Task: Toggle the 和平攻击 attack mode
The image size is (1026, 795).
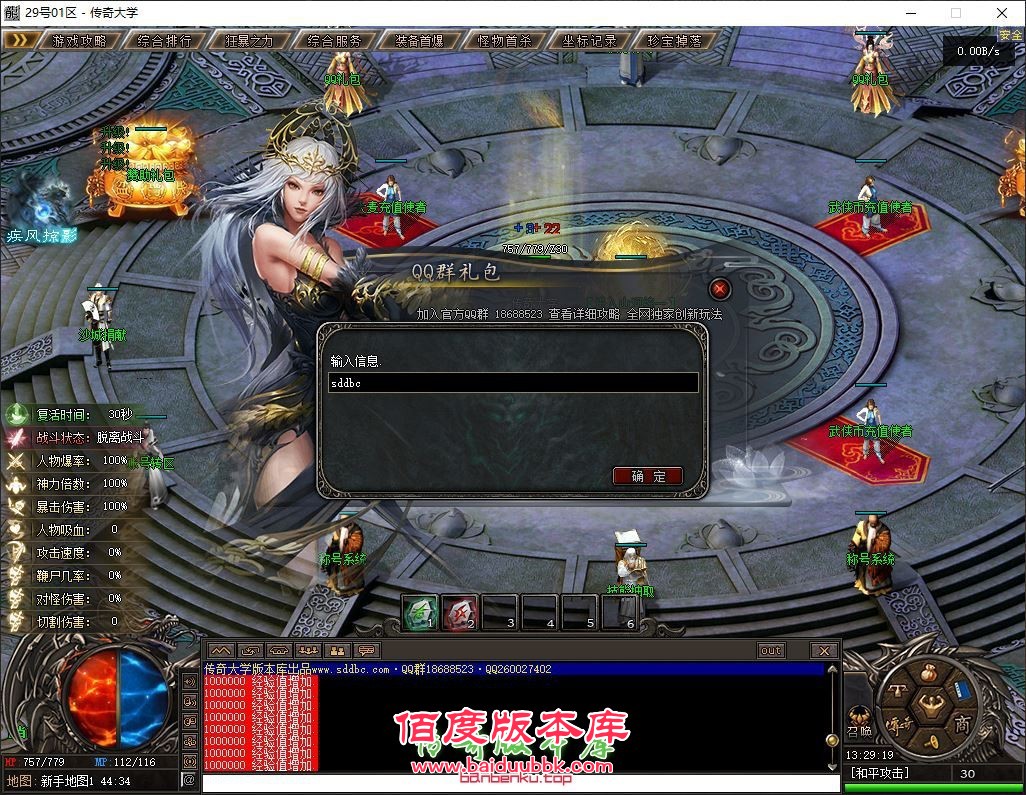Action: pyautogui.click(x=880, y=773)
